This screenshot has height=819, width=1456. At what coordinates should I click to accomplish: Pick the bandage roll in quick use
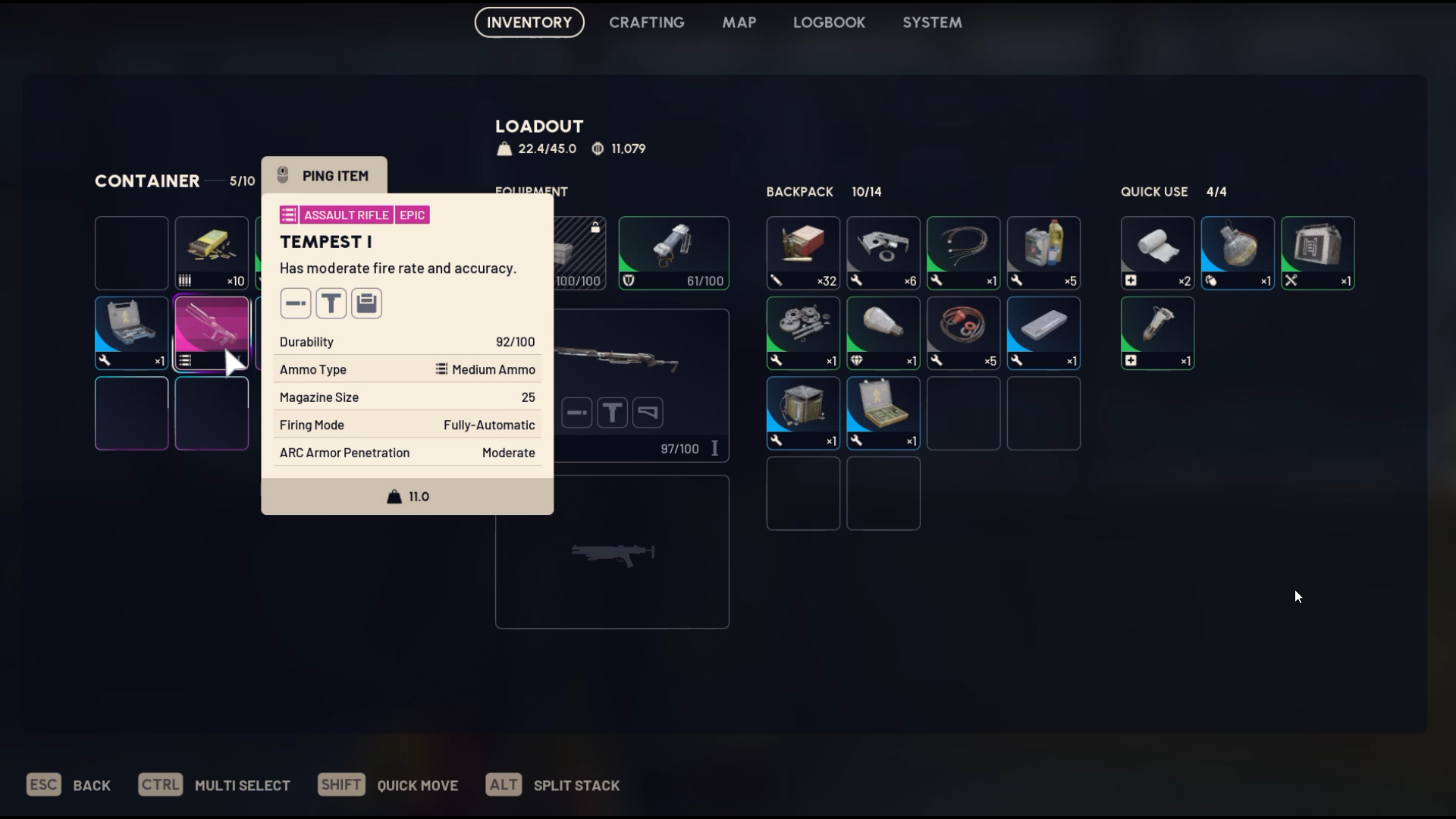point(1157,253)
